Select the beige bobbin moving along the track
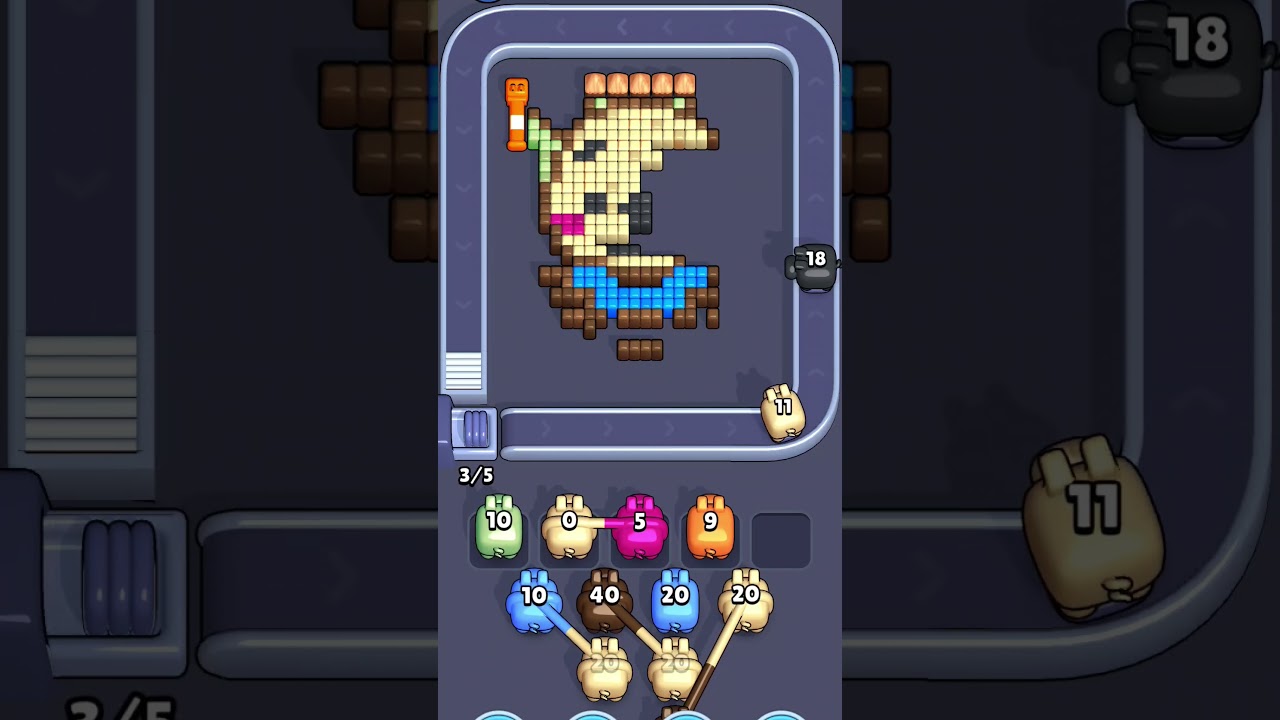1280x720 pixels. click(783, 410)
